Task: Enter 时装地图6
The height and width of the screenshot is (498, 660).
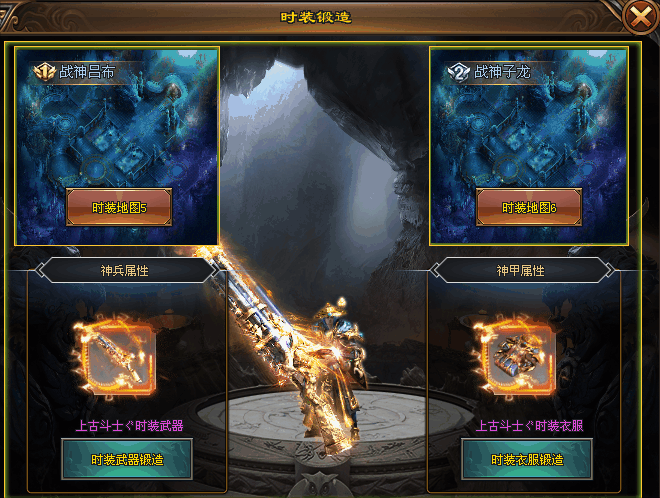Action: click(x=529, y=207)
